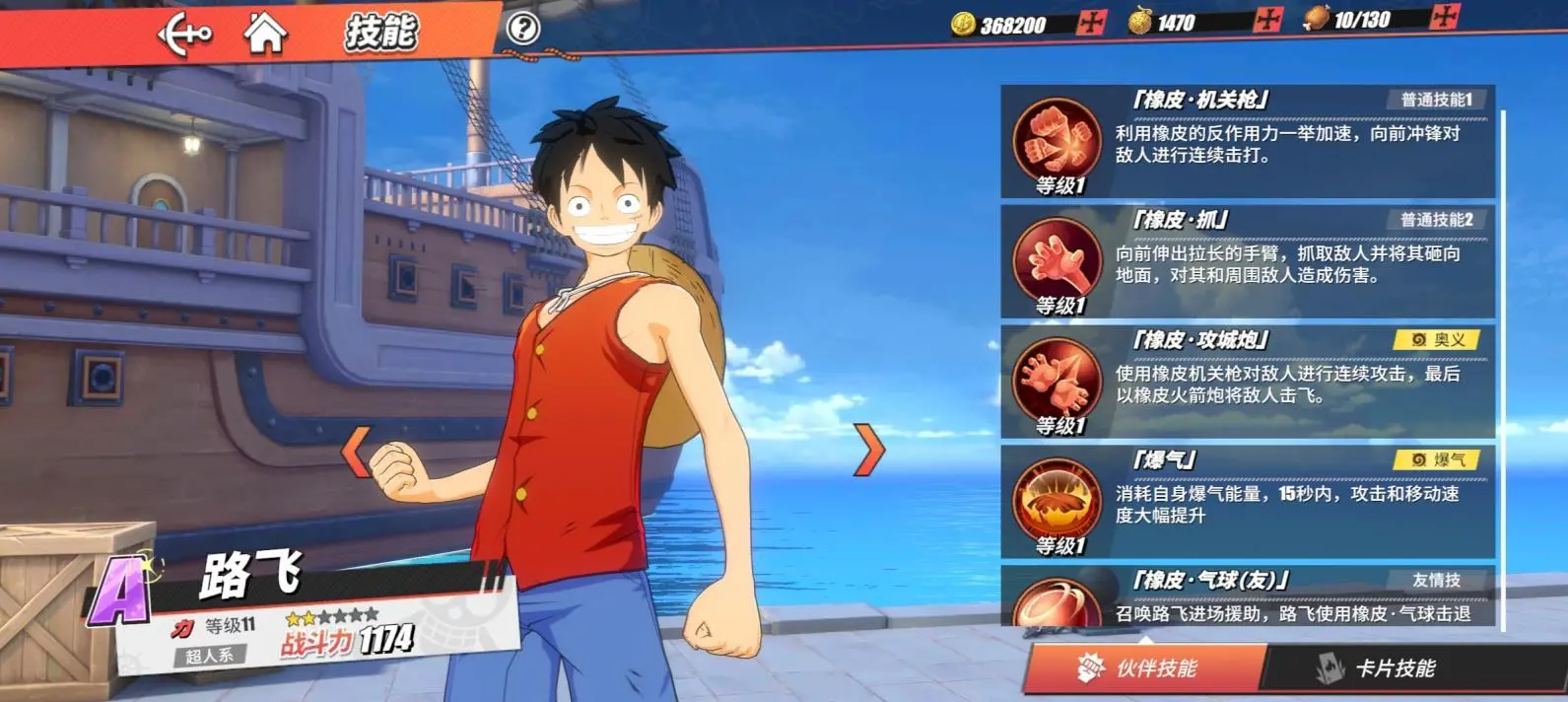Viewport: 1568px width, 702px height.
Task: Refill meat stamina with plus button
Action: click(1444, 17)
